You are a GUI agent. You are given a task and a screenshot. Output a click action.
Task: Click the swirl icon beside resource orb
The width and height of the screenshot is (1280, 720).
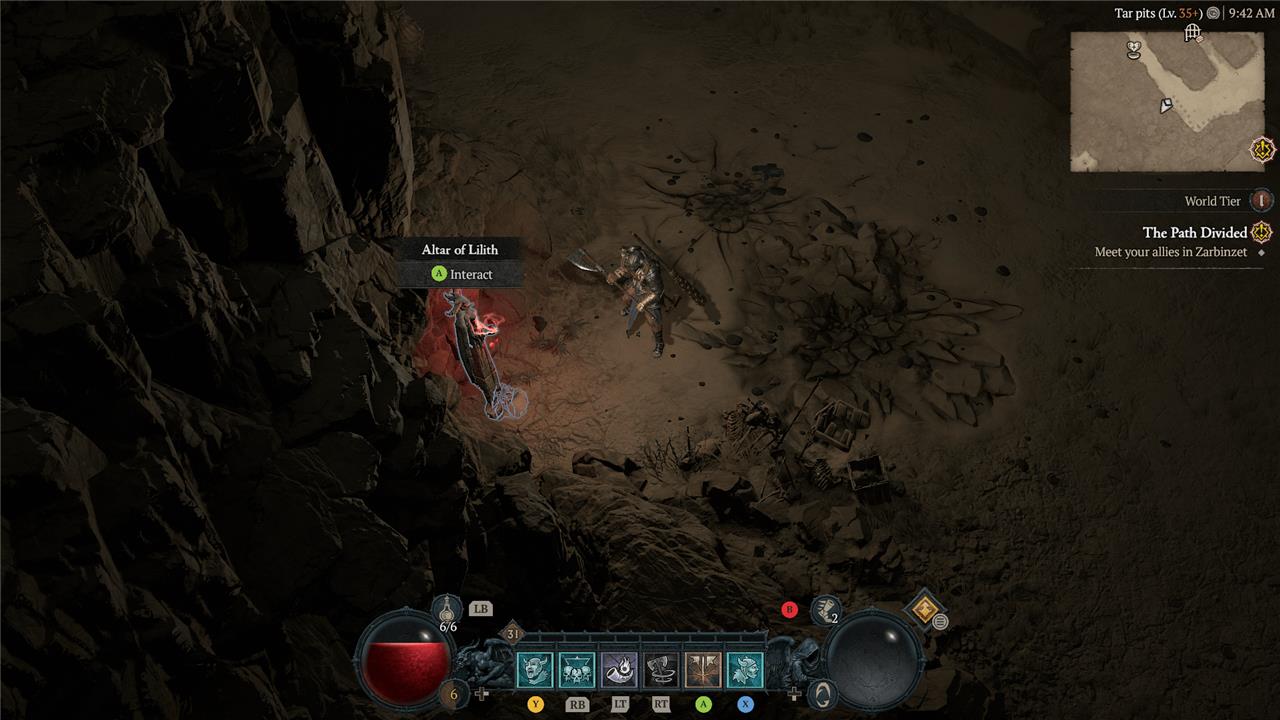[822, 693]
